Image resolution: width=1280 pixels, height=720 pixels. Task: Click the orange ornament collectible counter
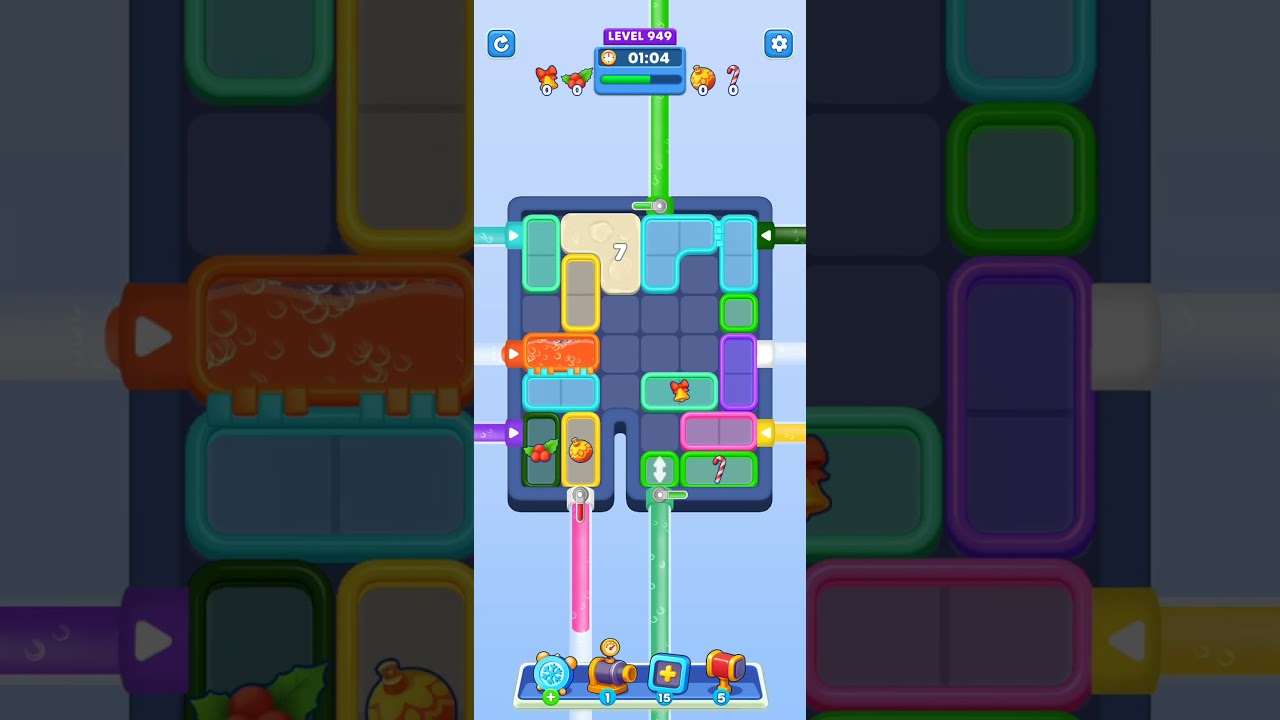[703, 78]
